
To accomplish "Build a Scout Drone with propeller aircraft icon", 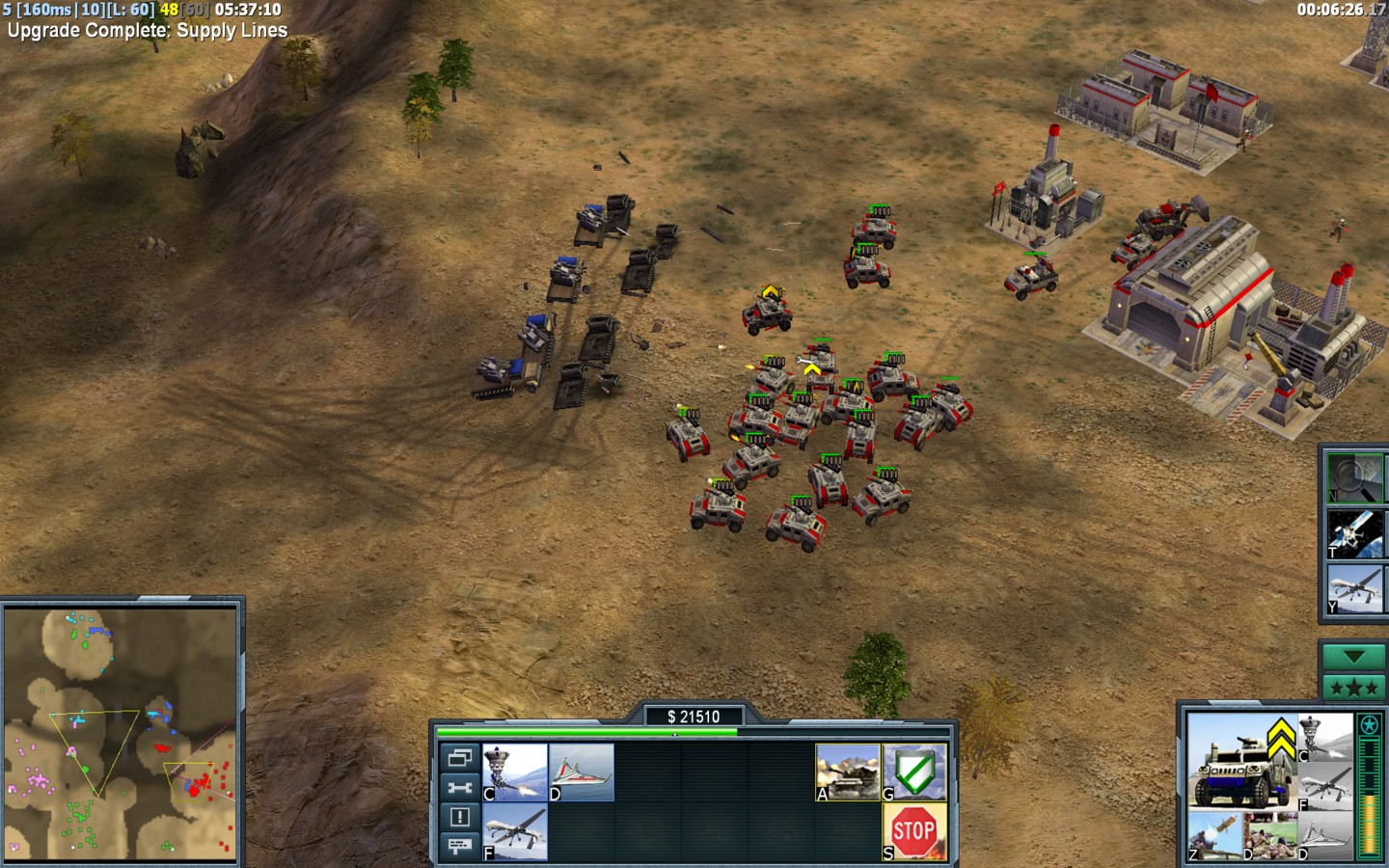I will click(x=515, y=831).
